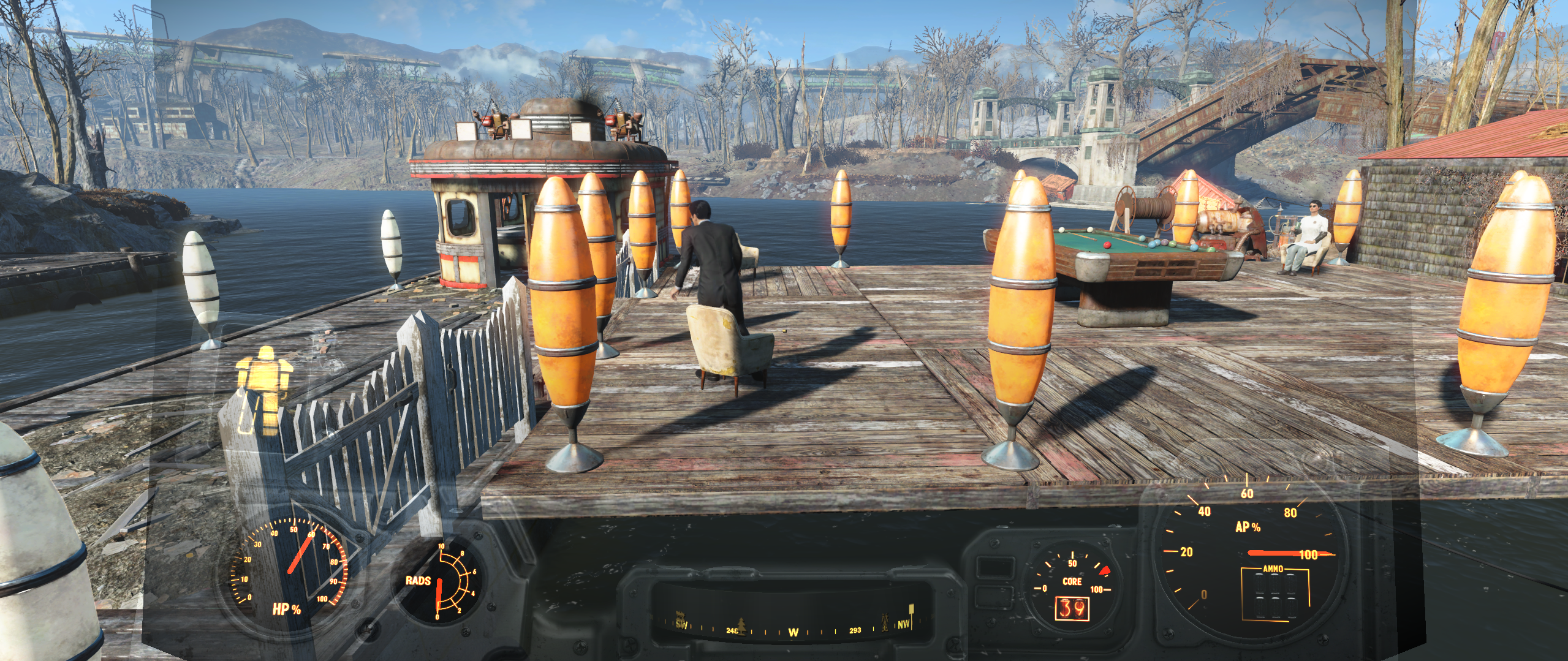Click the compass strip at the W heading

click(793, 632)
